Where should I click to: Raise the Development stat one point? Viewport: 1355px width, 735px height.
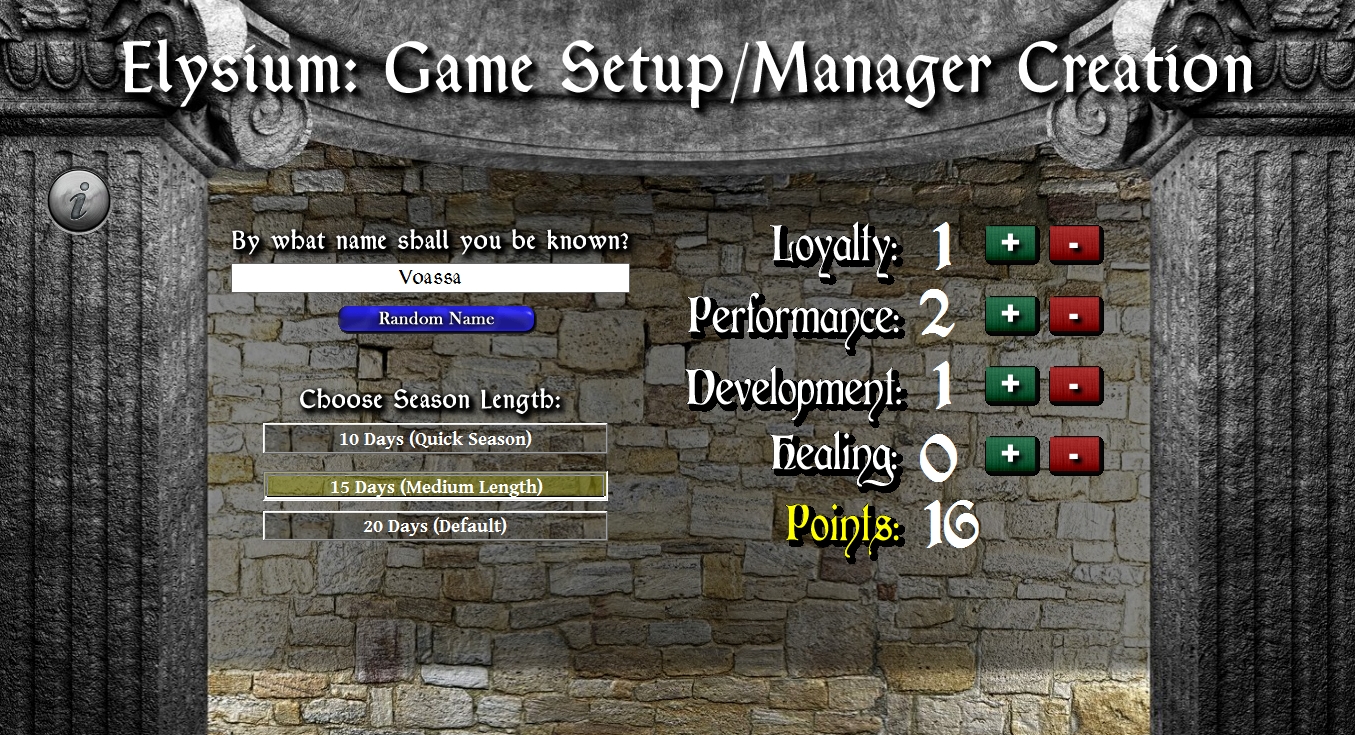[1011, 385]
